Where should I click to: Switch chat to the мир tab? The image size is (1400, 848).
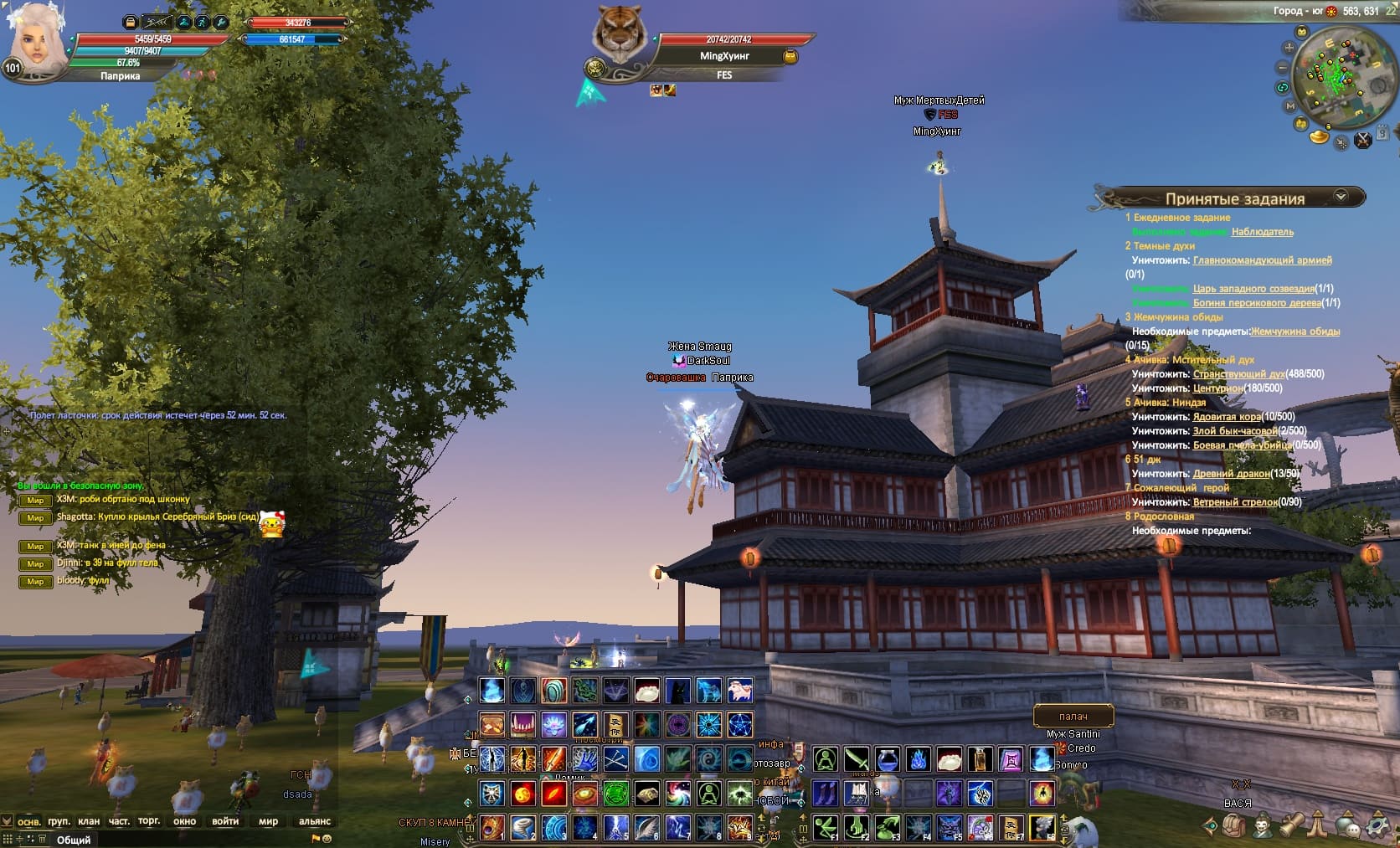268,821
